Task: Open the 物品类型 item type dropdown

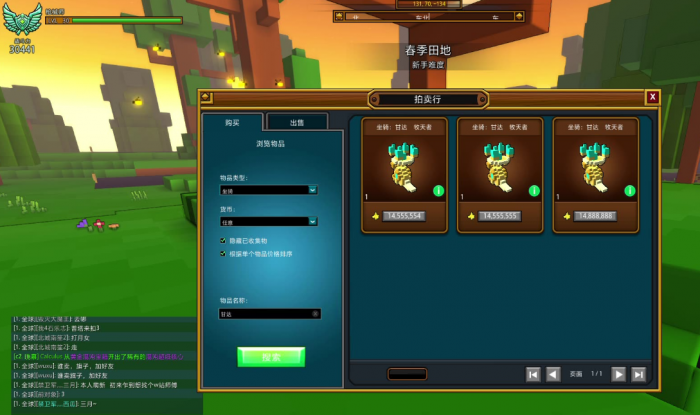Action: coord(269,189)
